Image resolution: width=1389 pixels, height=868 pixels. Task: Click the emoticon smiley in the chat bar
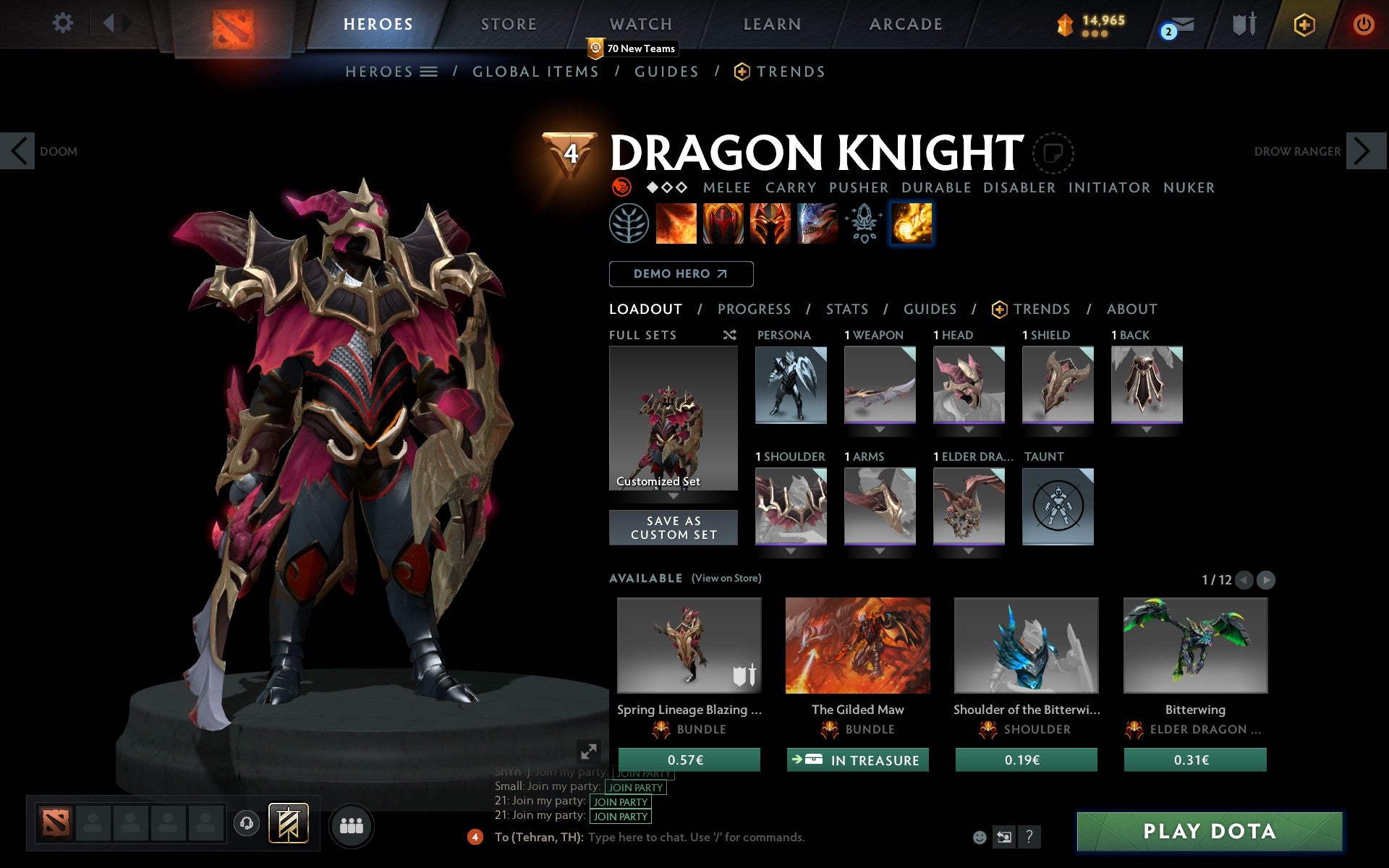pyautogui.click(x=980, y=838)
